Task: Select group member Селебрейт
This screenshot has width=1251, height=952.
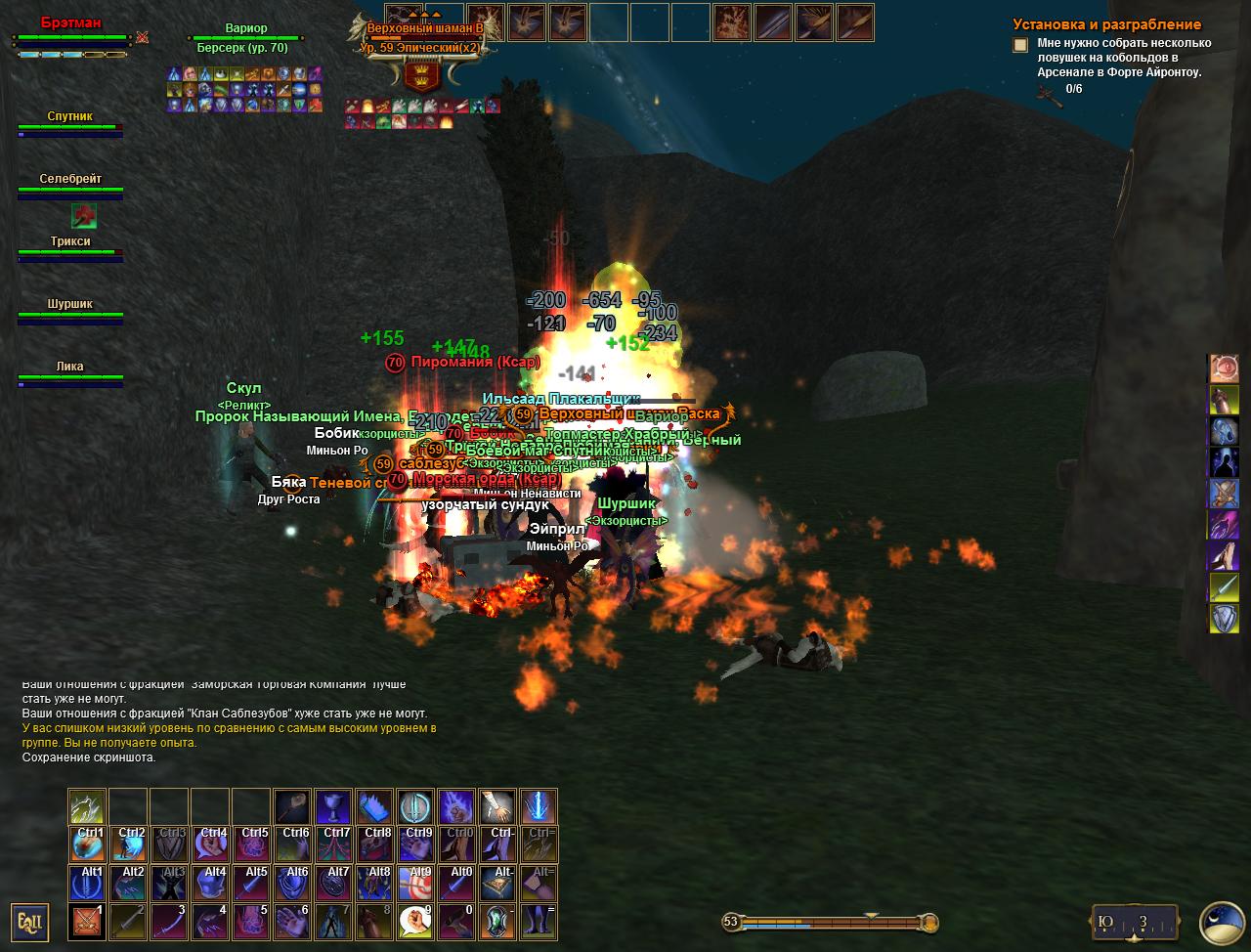Action: tap(70, 185)
